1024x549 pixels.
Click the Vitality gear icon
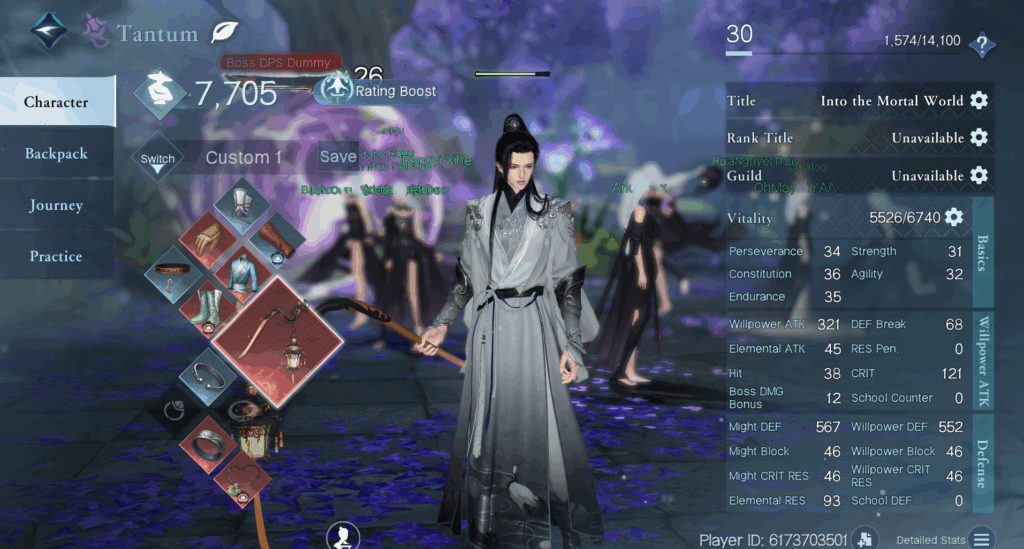point(954,217)
